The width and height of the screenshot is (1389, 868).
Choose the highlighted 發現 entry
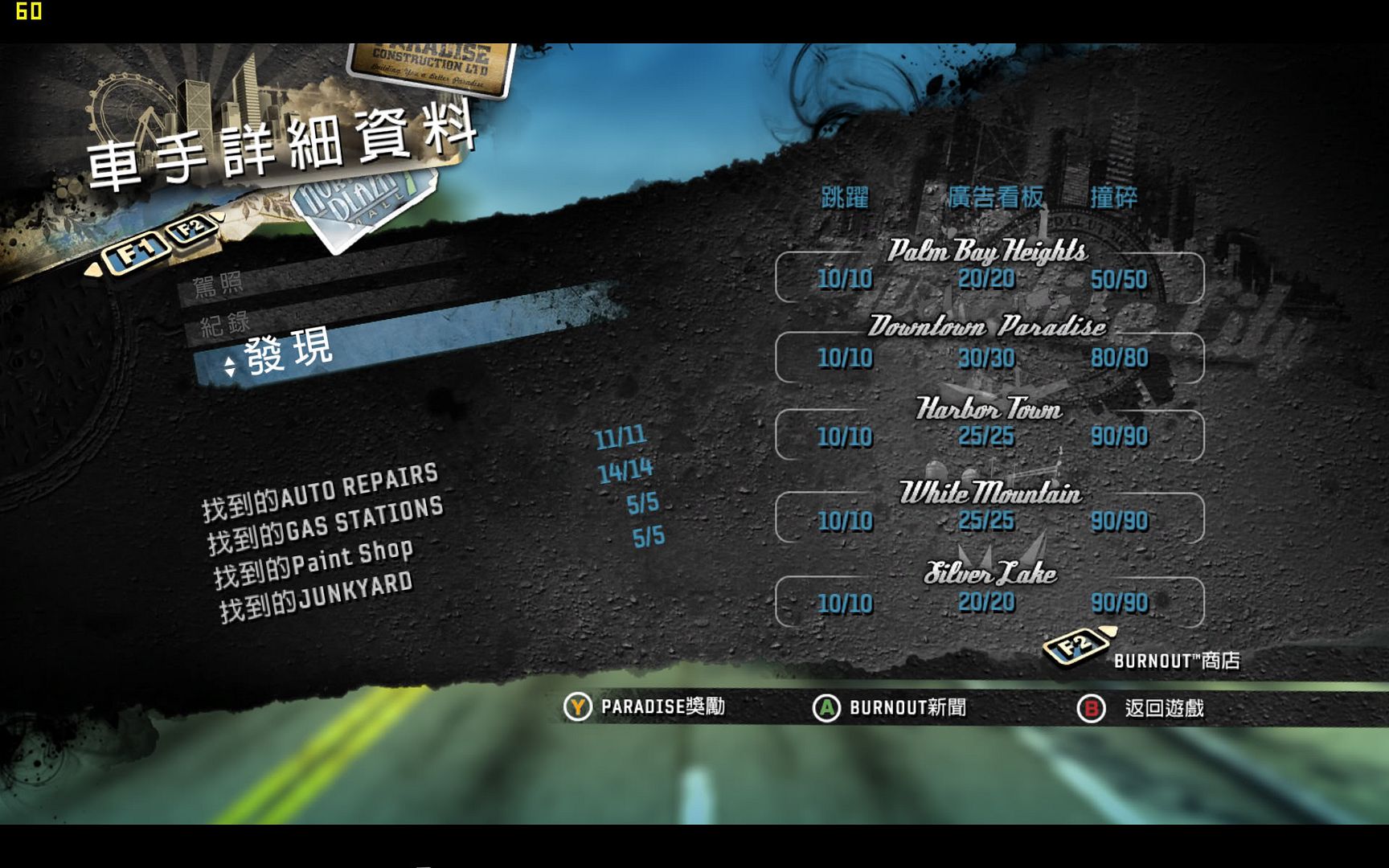point(288,351)
